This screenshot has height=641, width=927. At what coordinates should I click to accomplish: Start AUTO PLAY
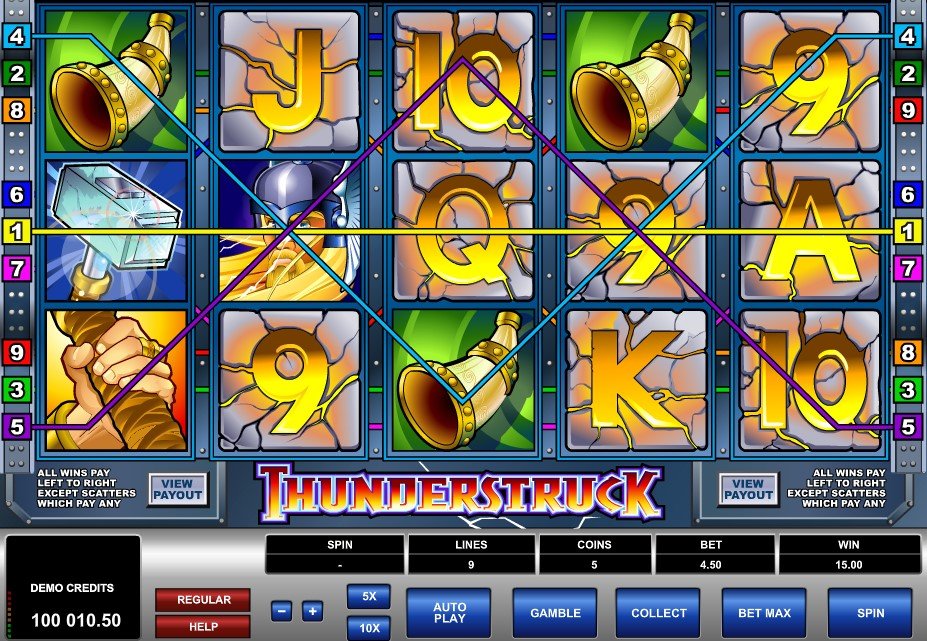tap(449, 612)
